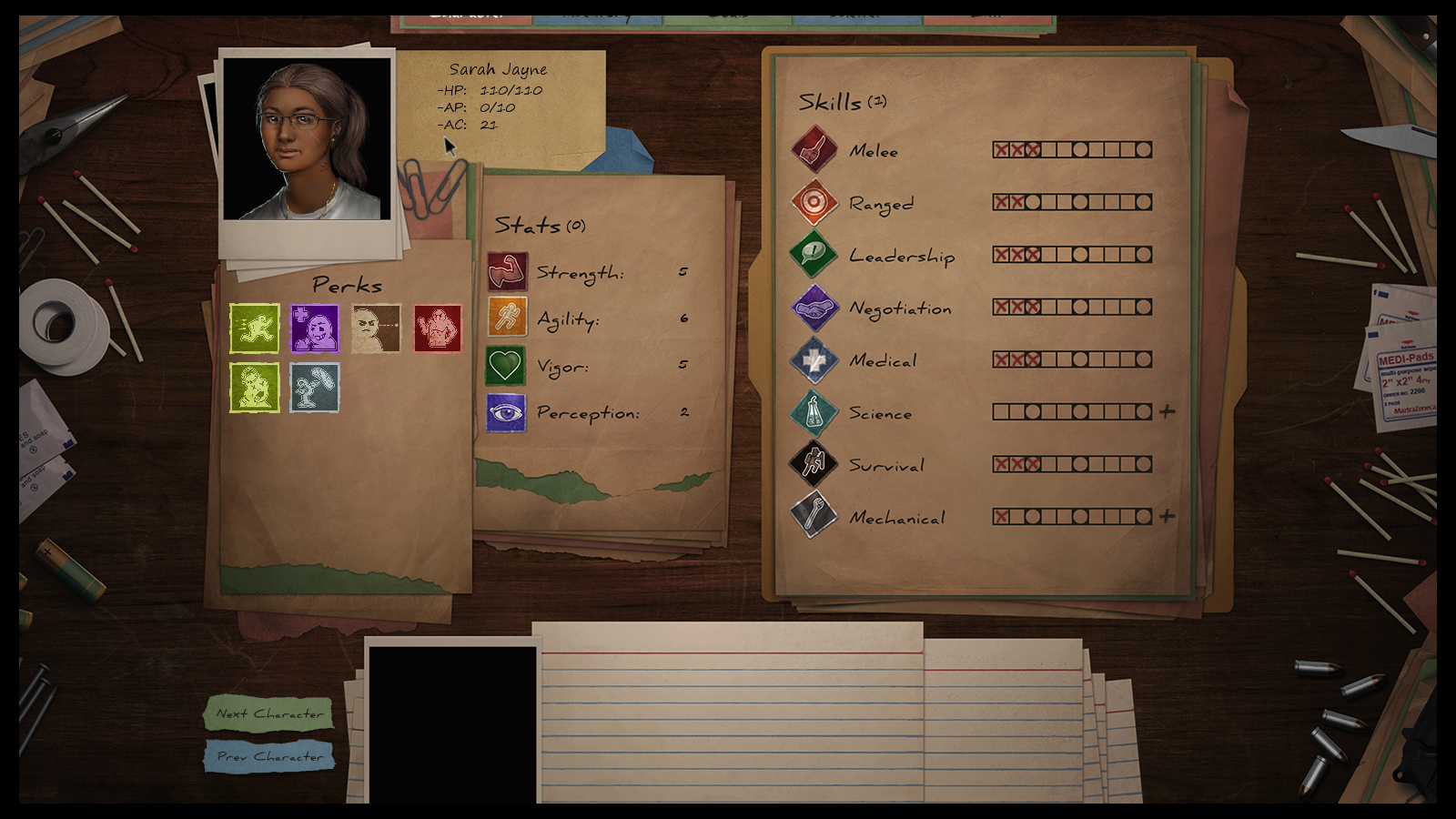Click the Vigor heart icon
The width and height of the screenshot is (1456, 819).
tap(506, 366)
